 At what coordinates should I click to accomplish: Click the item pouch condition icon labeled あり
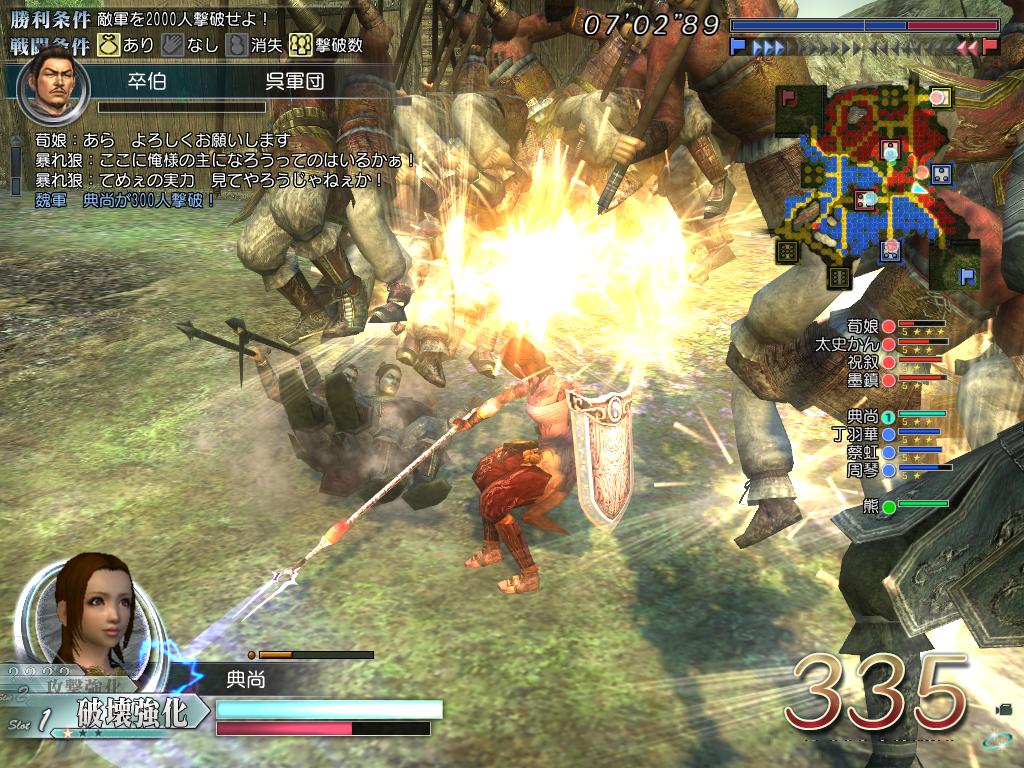pyautogui.click(x=108, y=45)
